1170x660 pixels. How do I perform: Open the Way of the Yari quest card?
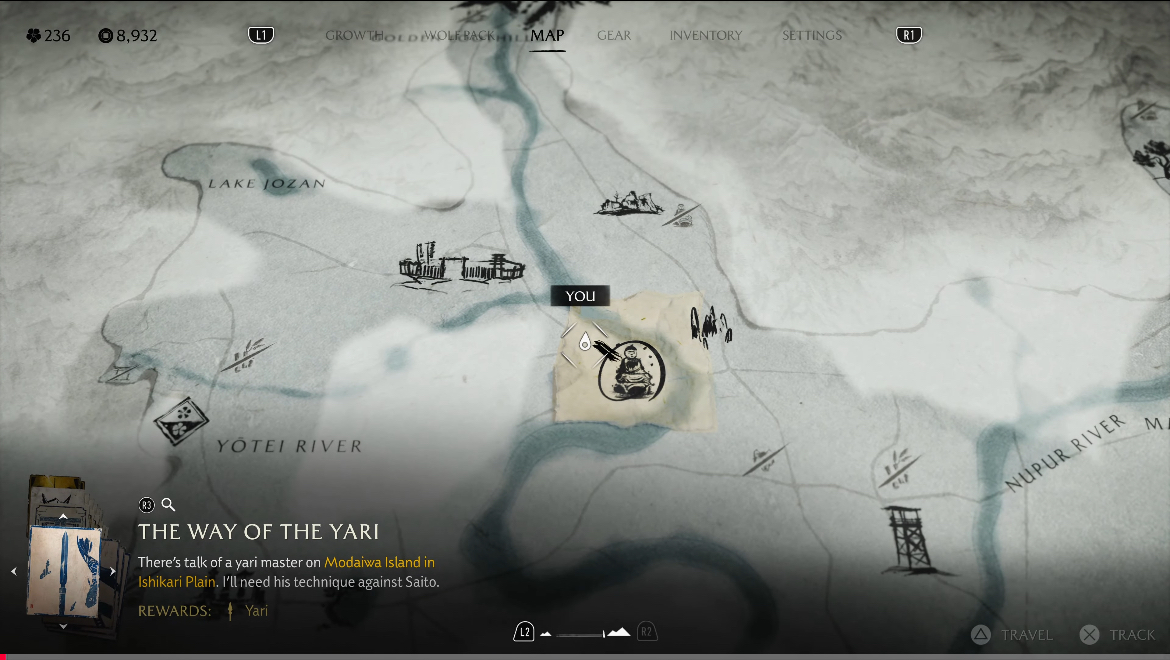[63, 570]
